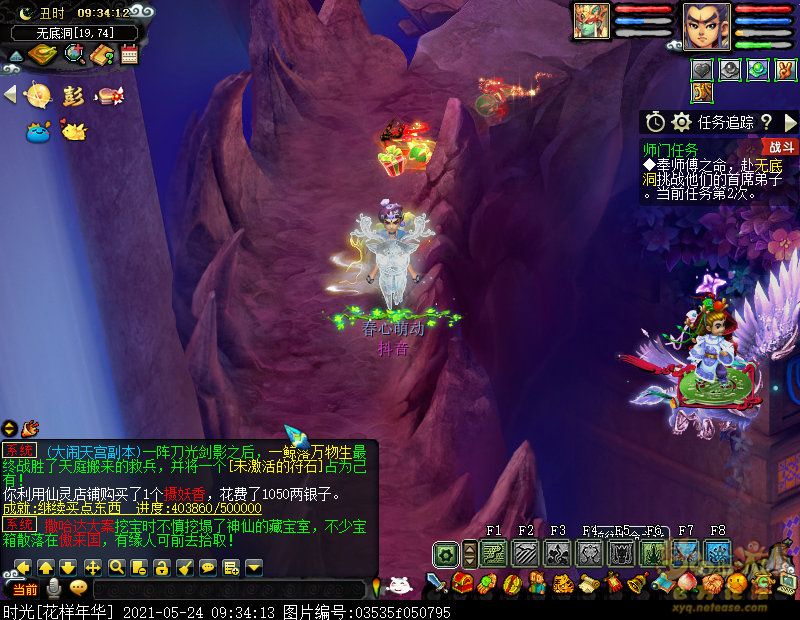Open the quest tracker help question mark

pos(766,122)
